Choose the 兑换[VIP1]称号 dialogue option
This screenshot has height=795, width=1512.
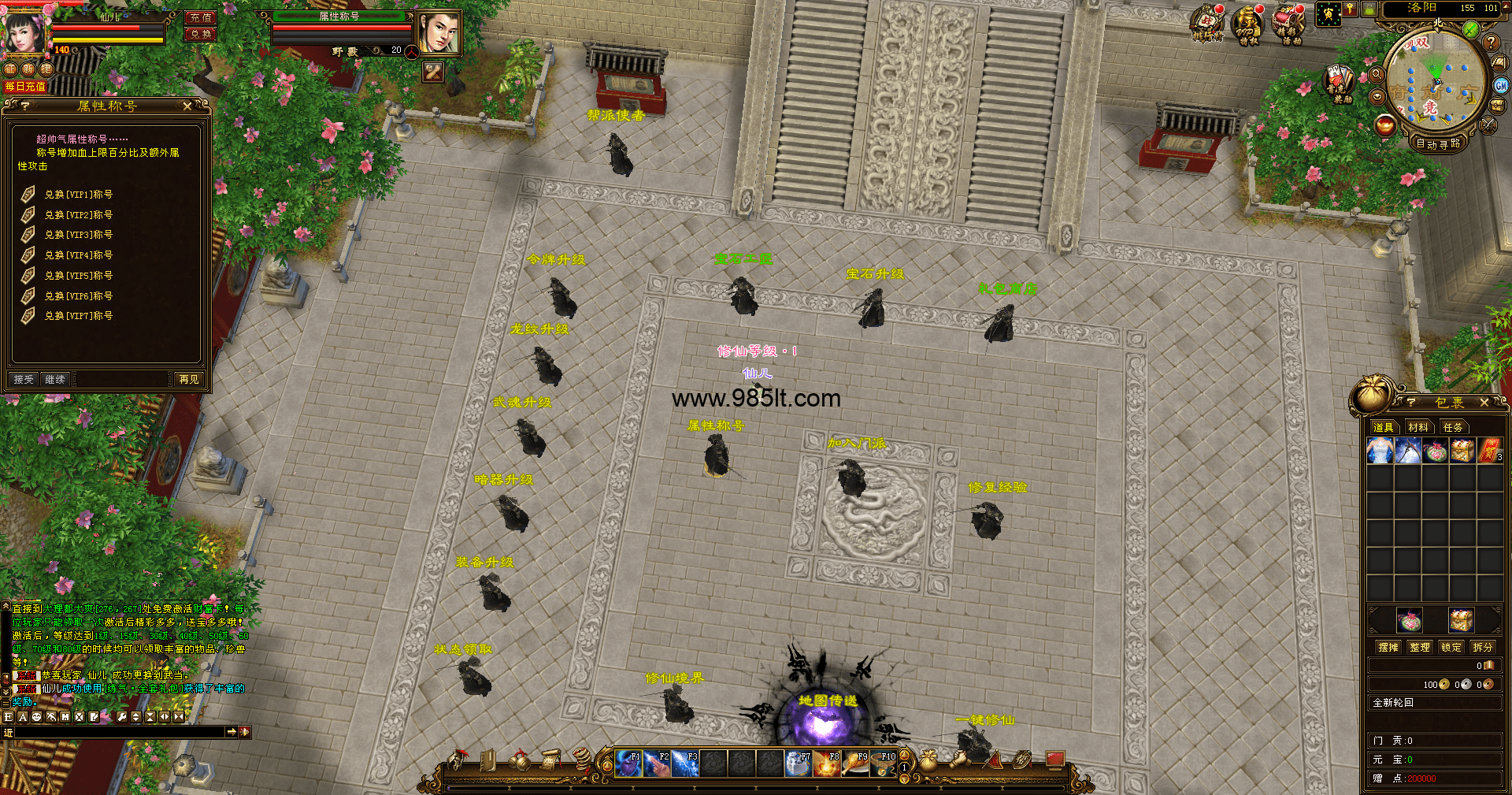click(78, 195)
